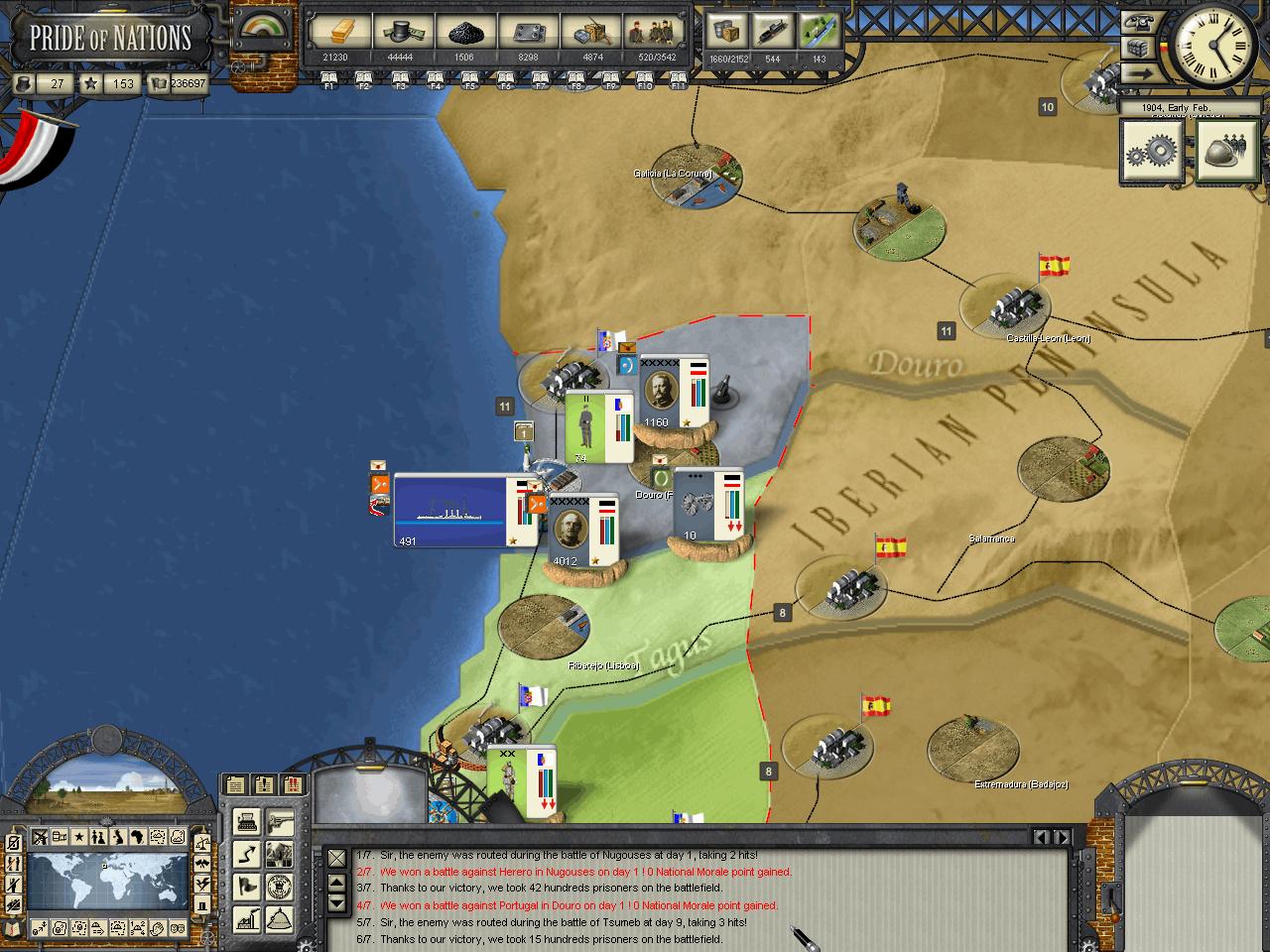
Task: Open the typewriter ledger button
Action: (247, 822)
